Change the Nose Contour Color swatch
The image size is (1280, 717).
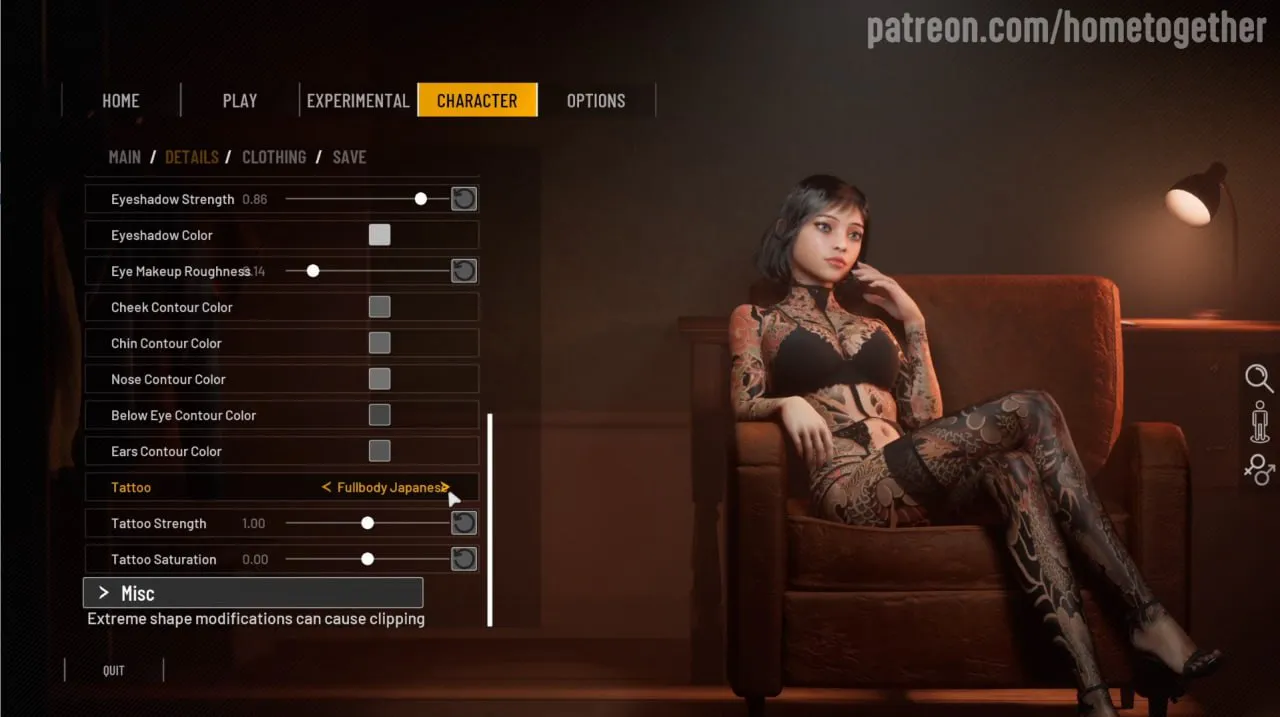pos(379,379)
